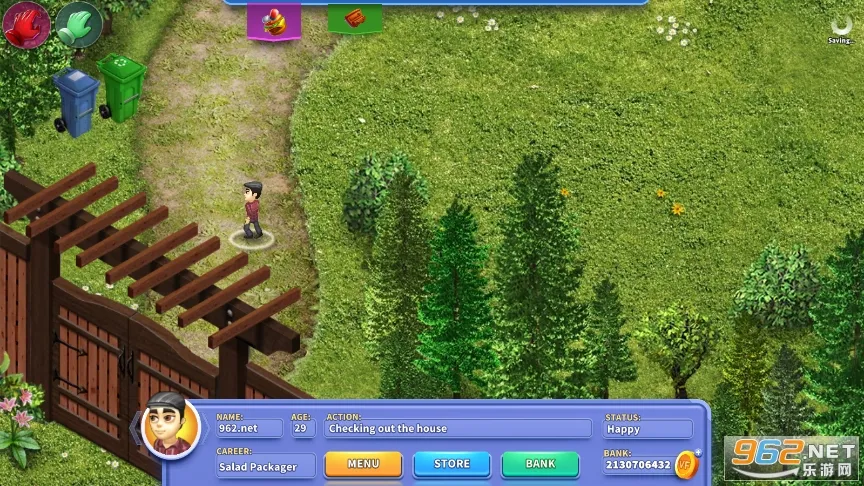Tap the gold coin plus icon
The height and width of the screenshot is (486, 864).
pyautogui.click(x=687, y=463)
